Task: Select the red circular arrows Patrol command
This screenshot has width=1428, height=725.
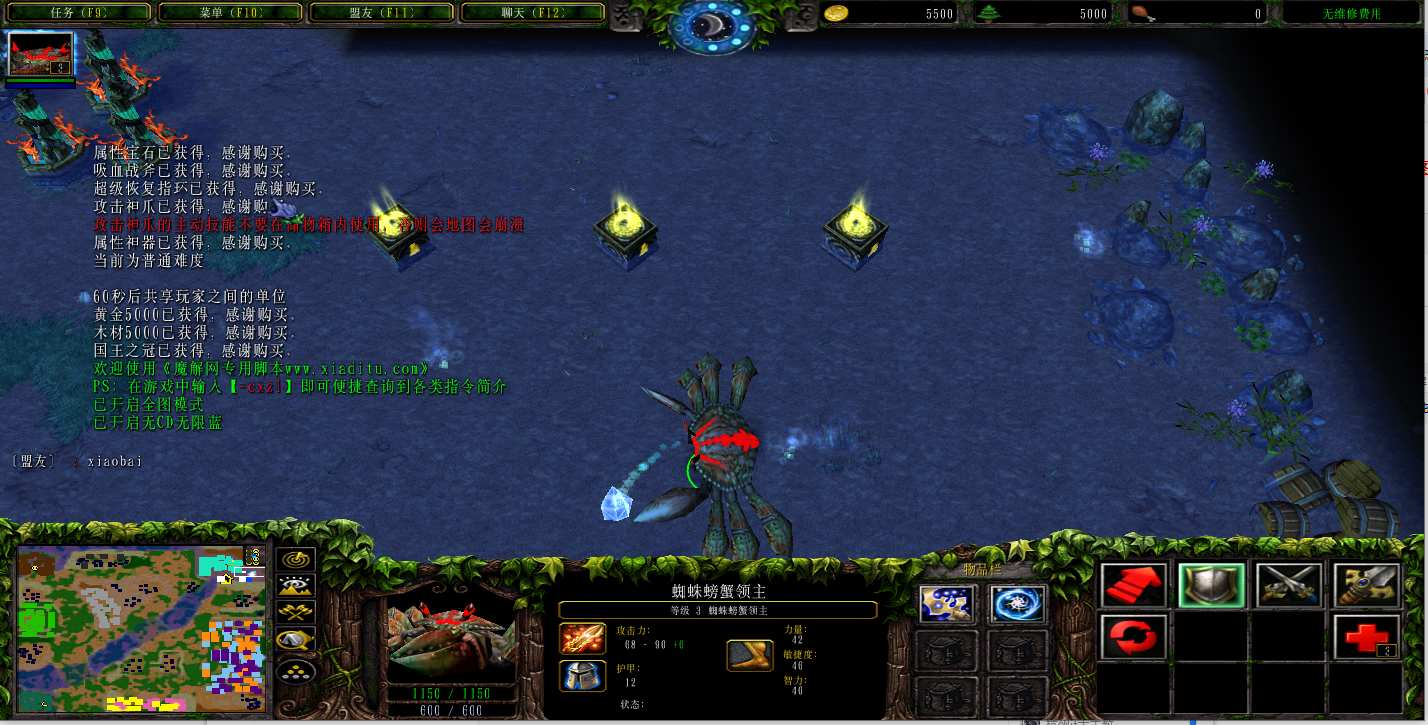Action: coord(1133,637)
